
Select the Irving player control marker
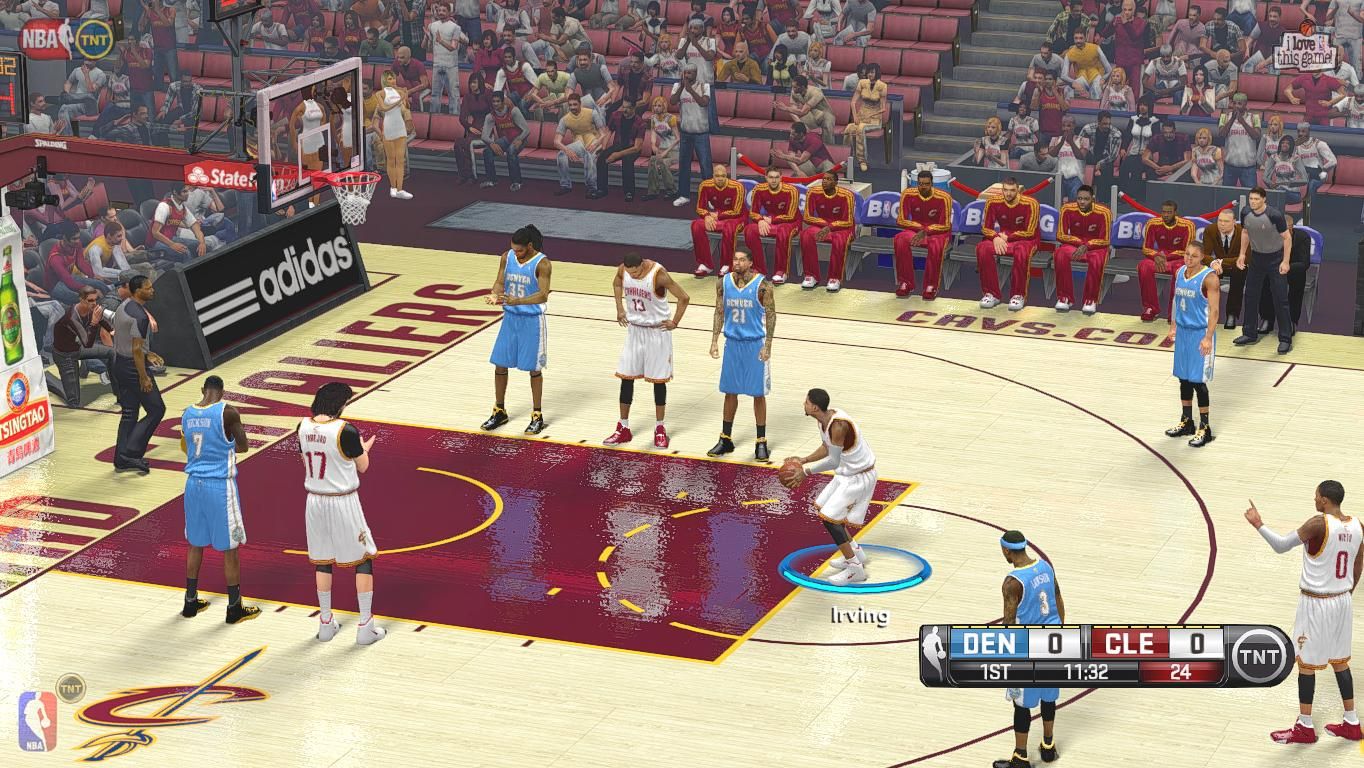[x=854, y=570]
